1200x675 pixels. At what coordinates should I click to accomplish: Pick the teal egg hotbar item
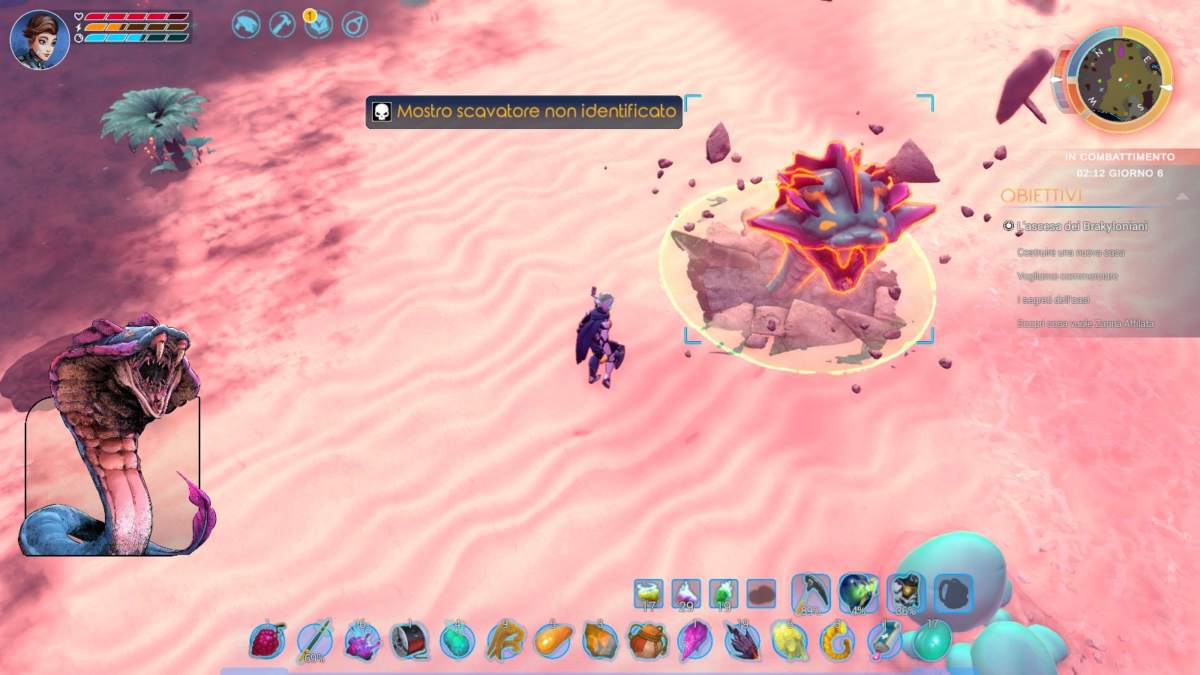[933, 640]
